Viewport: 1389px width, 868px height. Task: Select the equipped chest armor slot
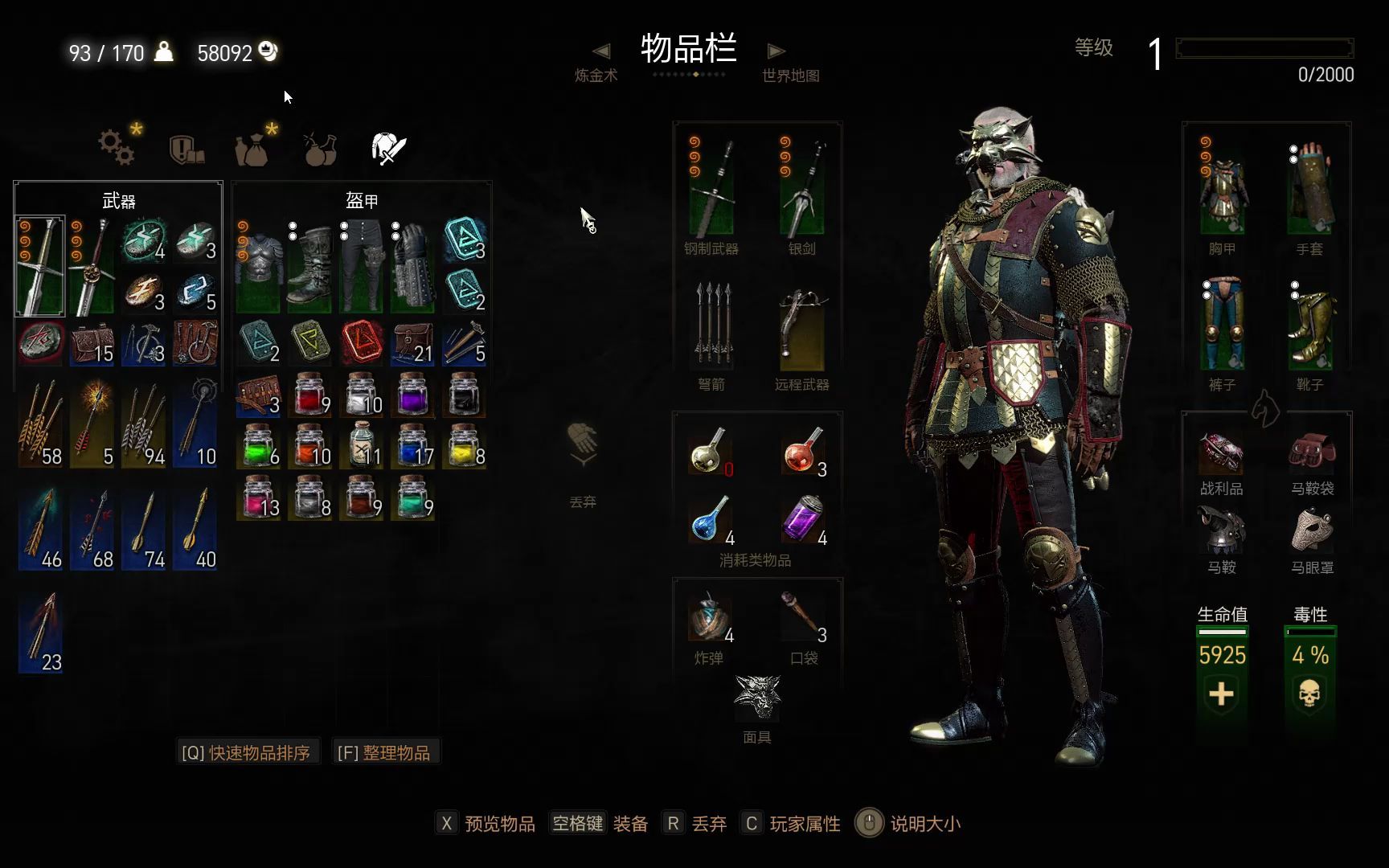1222,189
